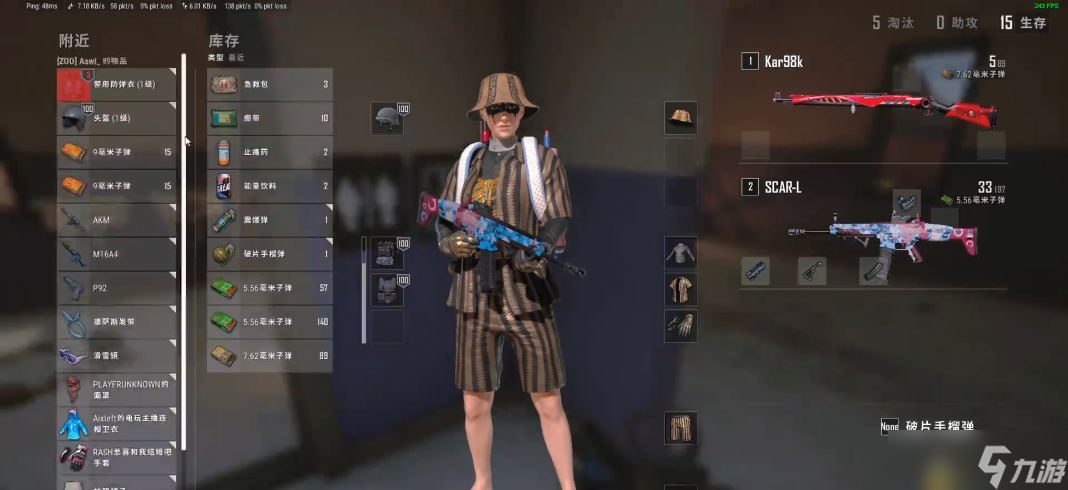Click the equipped bucket hat slot
Viewport: 1068px width, 490px height.
click(x=681, y=118)
